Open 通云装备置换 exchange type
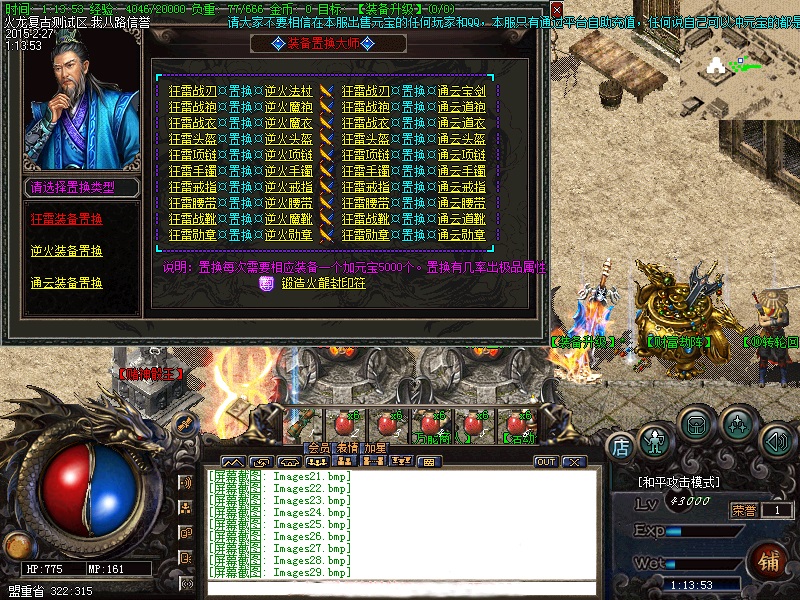This screenshot has width=800, height=600. pos(66,283)
